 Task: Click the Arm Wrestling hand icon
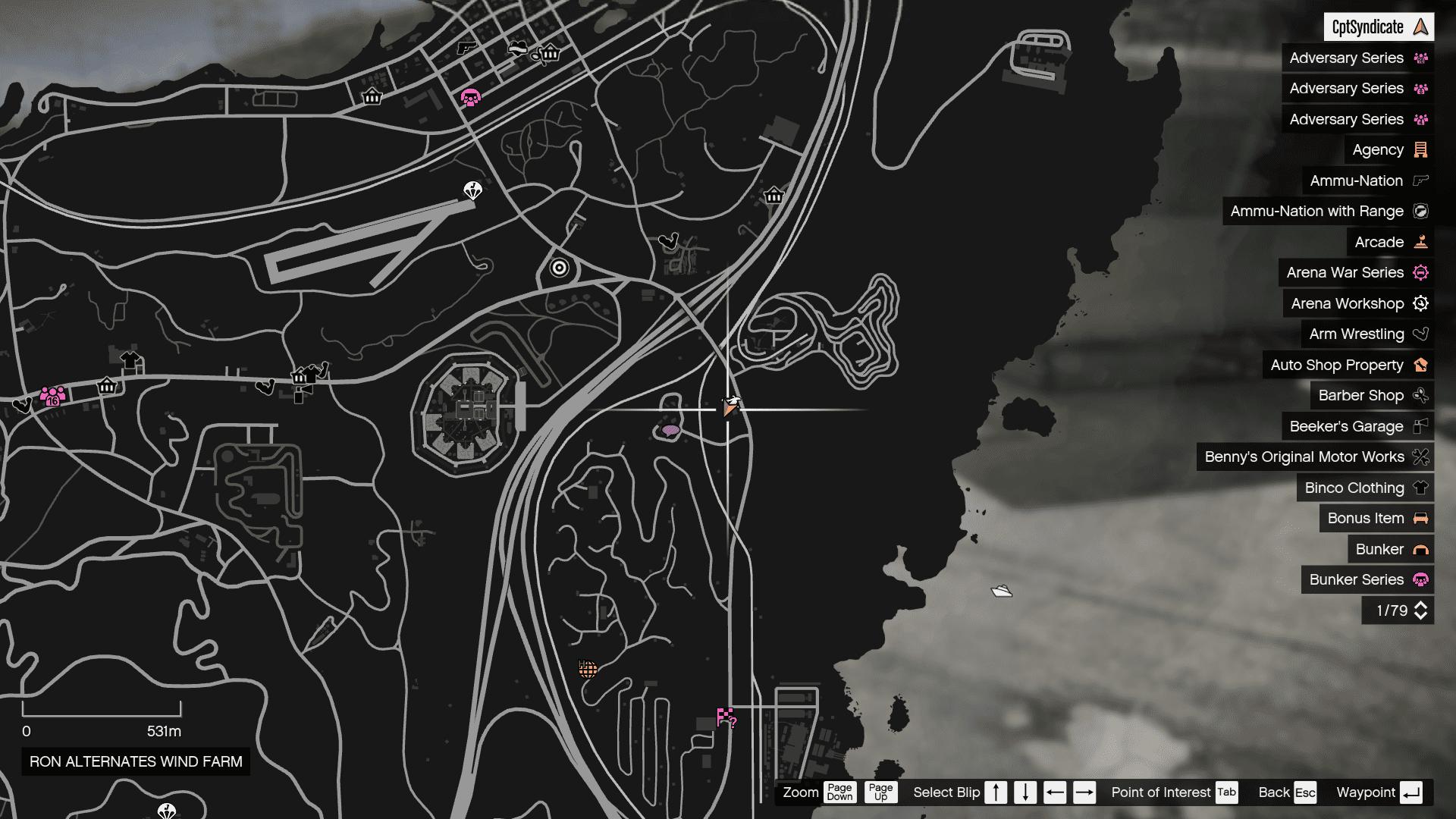pyautogui.click(x=1420, y=334)
